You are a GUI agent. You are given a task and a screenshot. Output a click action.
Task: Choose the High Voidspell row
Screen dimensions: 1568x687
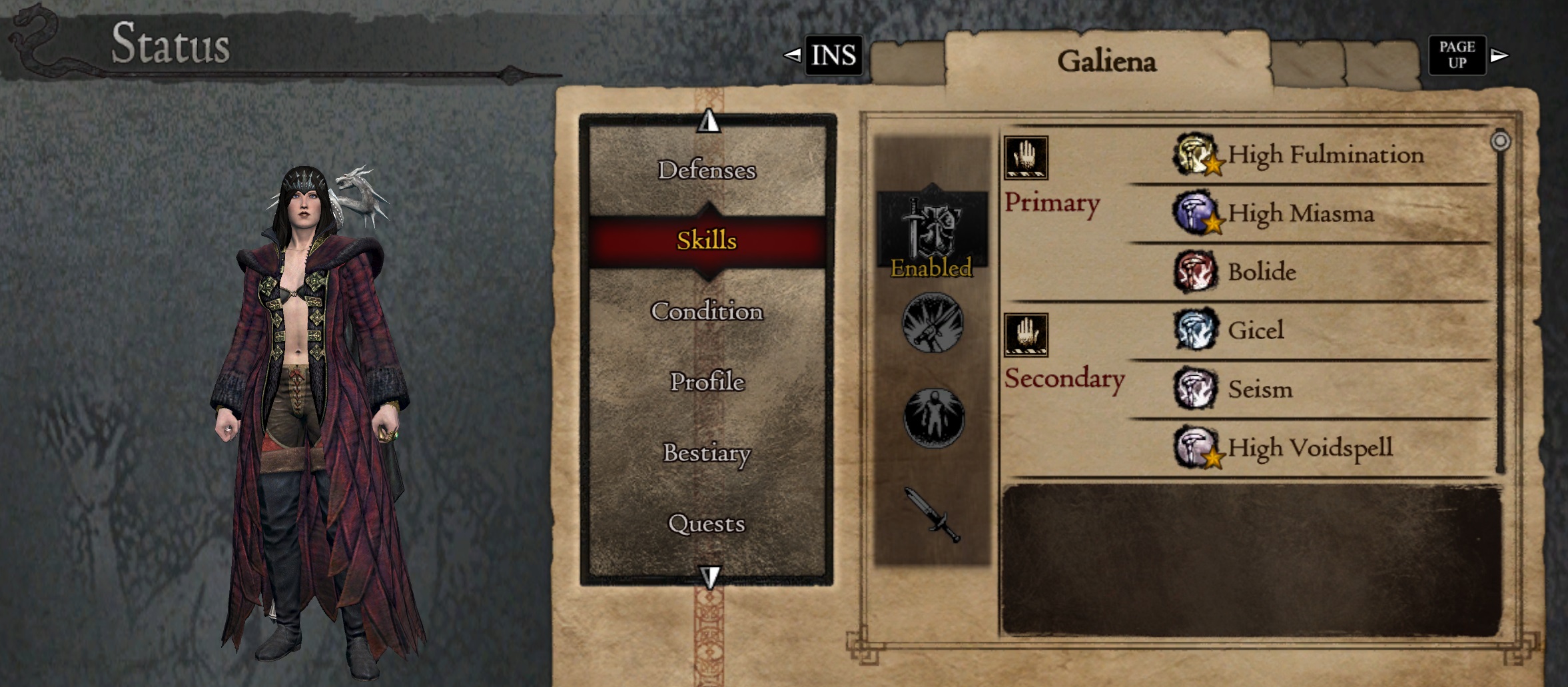[1310, 448]
